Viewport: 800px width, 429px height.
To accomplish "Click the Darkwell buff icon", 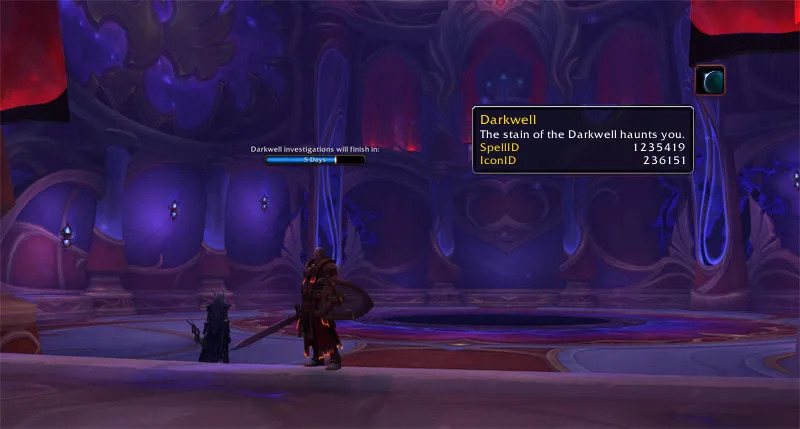I will (x=709, y=80).
